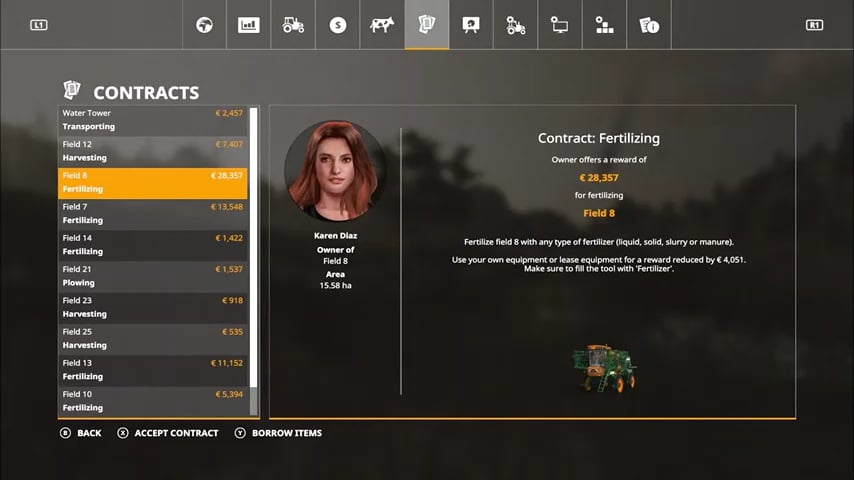The width and height of the screenshot is (854, 480).
Task: Open the globe map tab
Action: tap(204, 25)
